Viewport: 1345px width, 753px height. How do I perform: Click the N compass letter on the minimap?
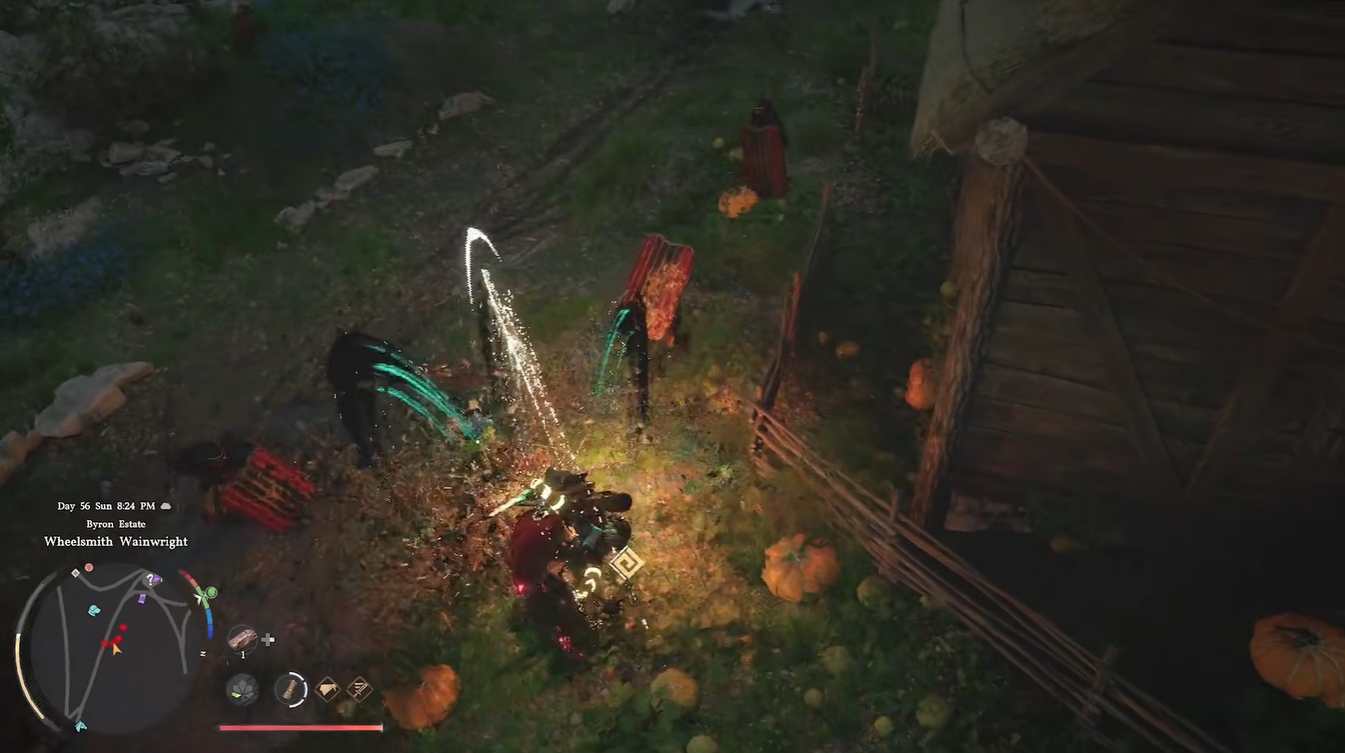click(x=204, y=652)
